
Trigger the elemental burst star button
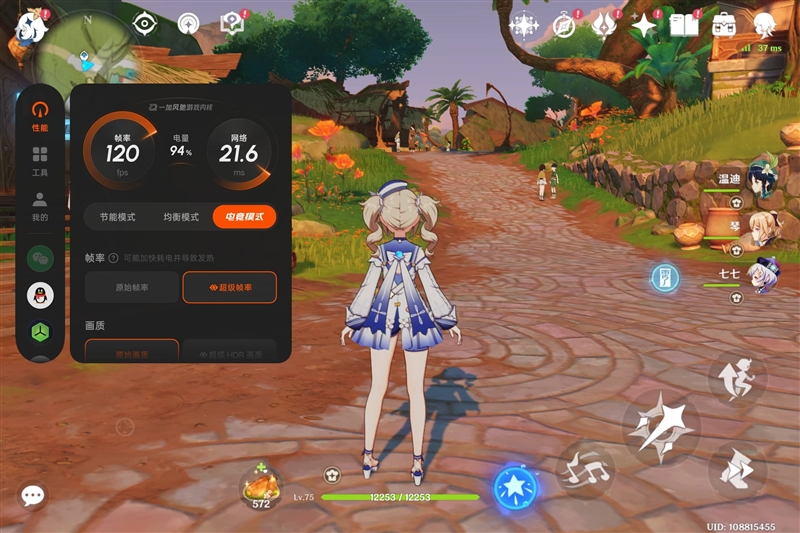click(x=516, y=488)
